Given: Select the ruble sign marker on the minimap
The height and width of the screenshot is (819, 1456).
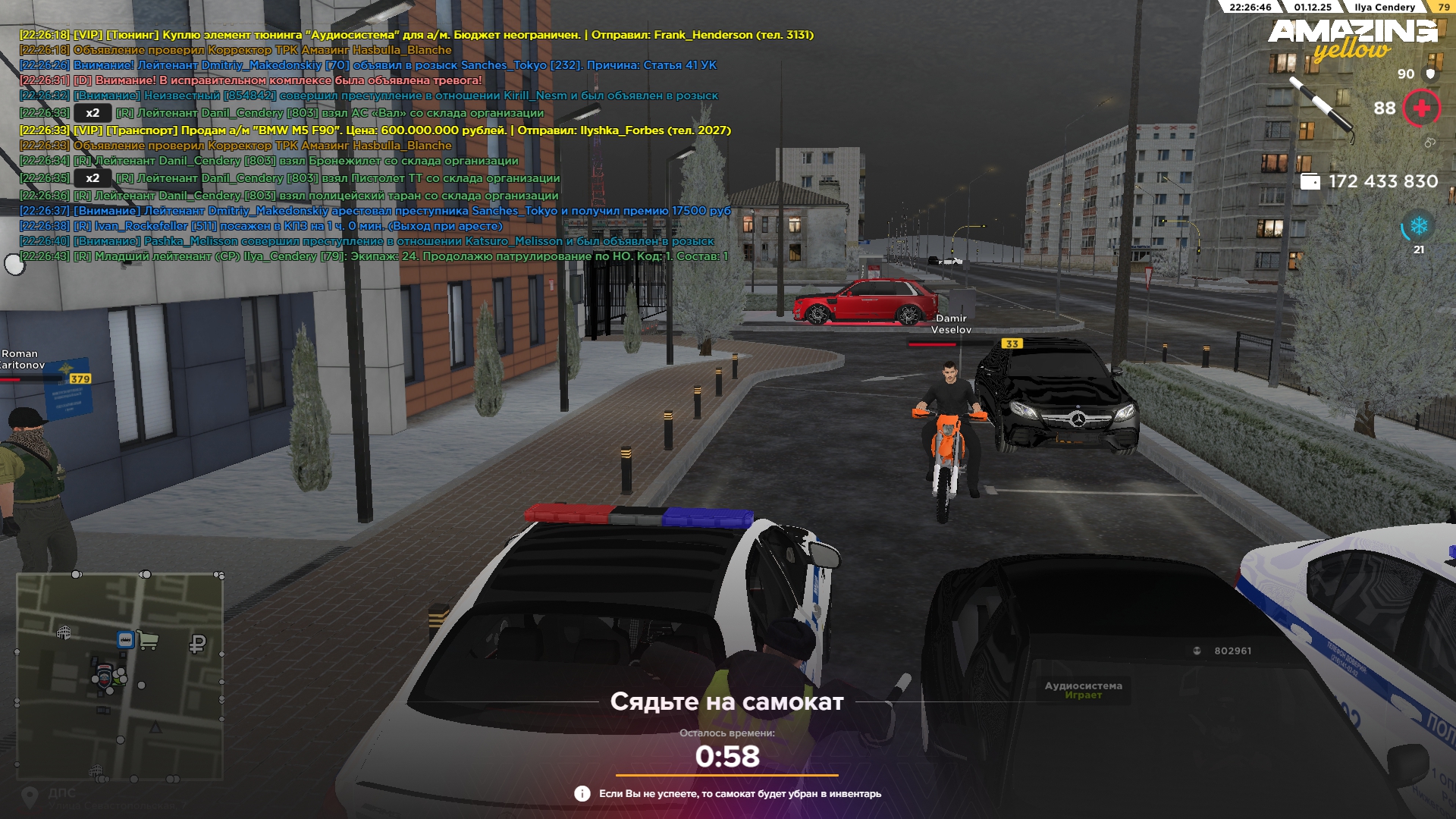Looking at the screenshot, I should [197, 645].
